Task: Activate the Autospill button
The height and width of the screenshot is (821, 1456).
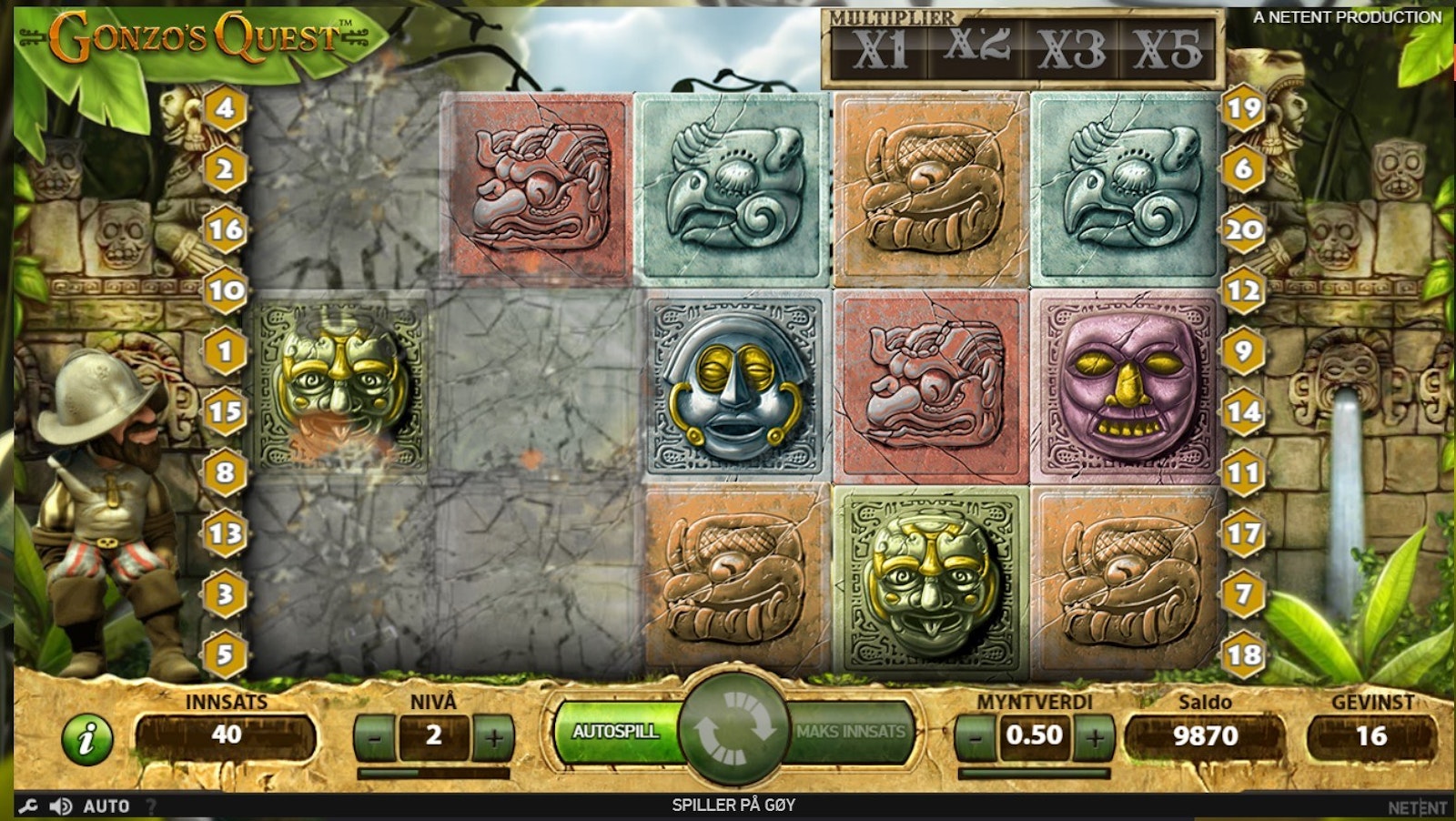Action: click(x=616, y=732)
